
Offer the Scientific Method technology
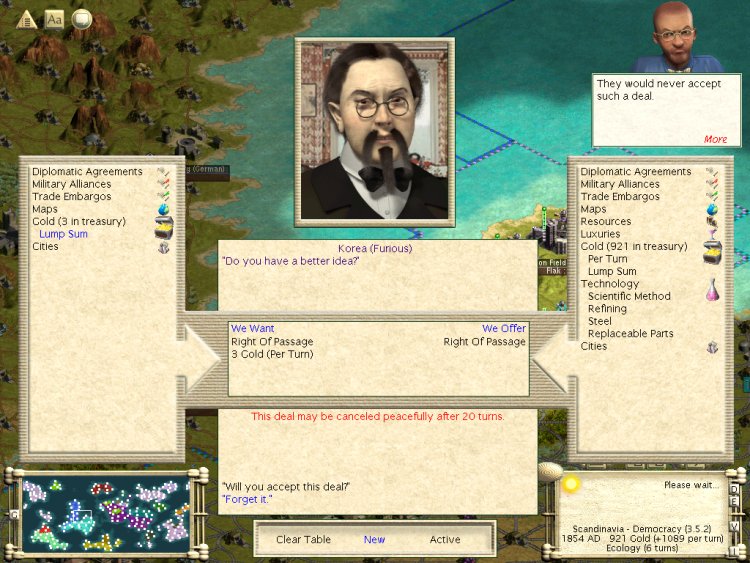[629, 296]
